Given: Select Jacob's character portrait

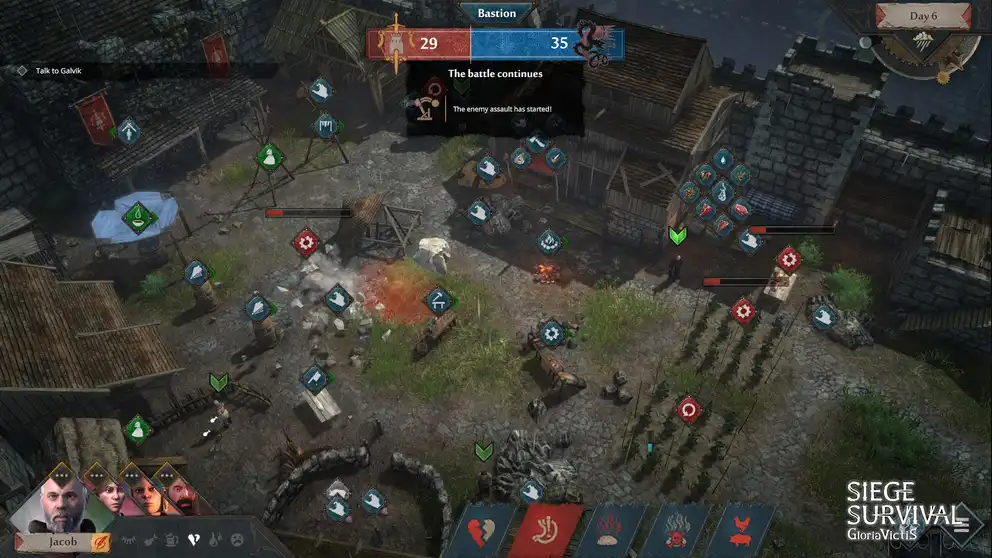Looking at the screenshot, I should point(62,501).
